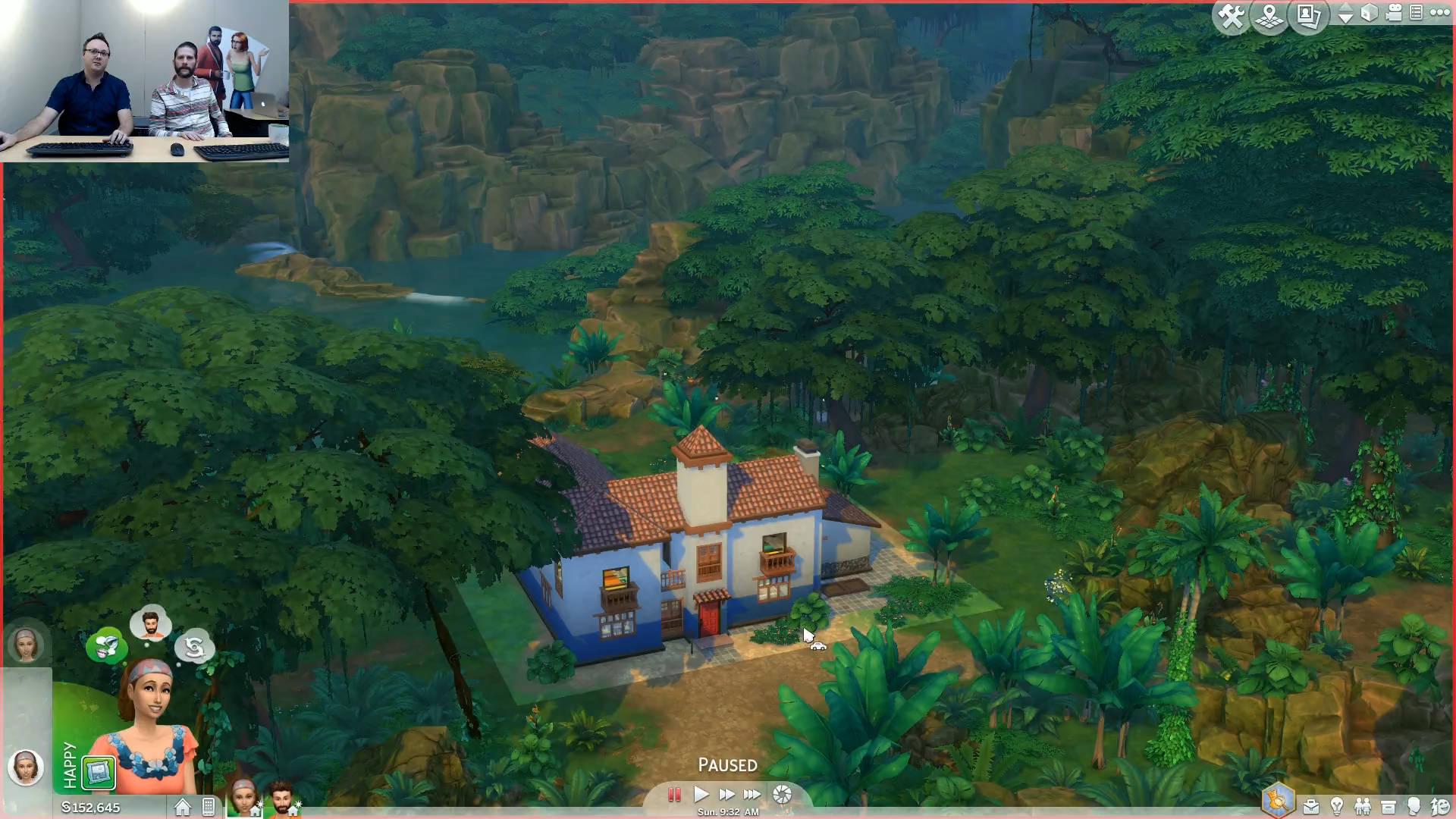Set game speed to ultra (triple arrow)

coord(752,794)
